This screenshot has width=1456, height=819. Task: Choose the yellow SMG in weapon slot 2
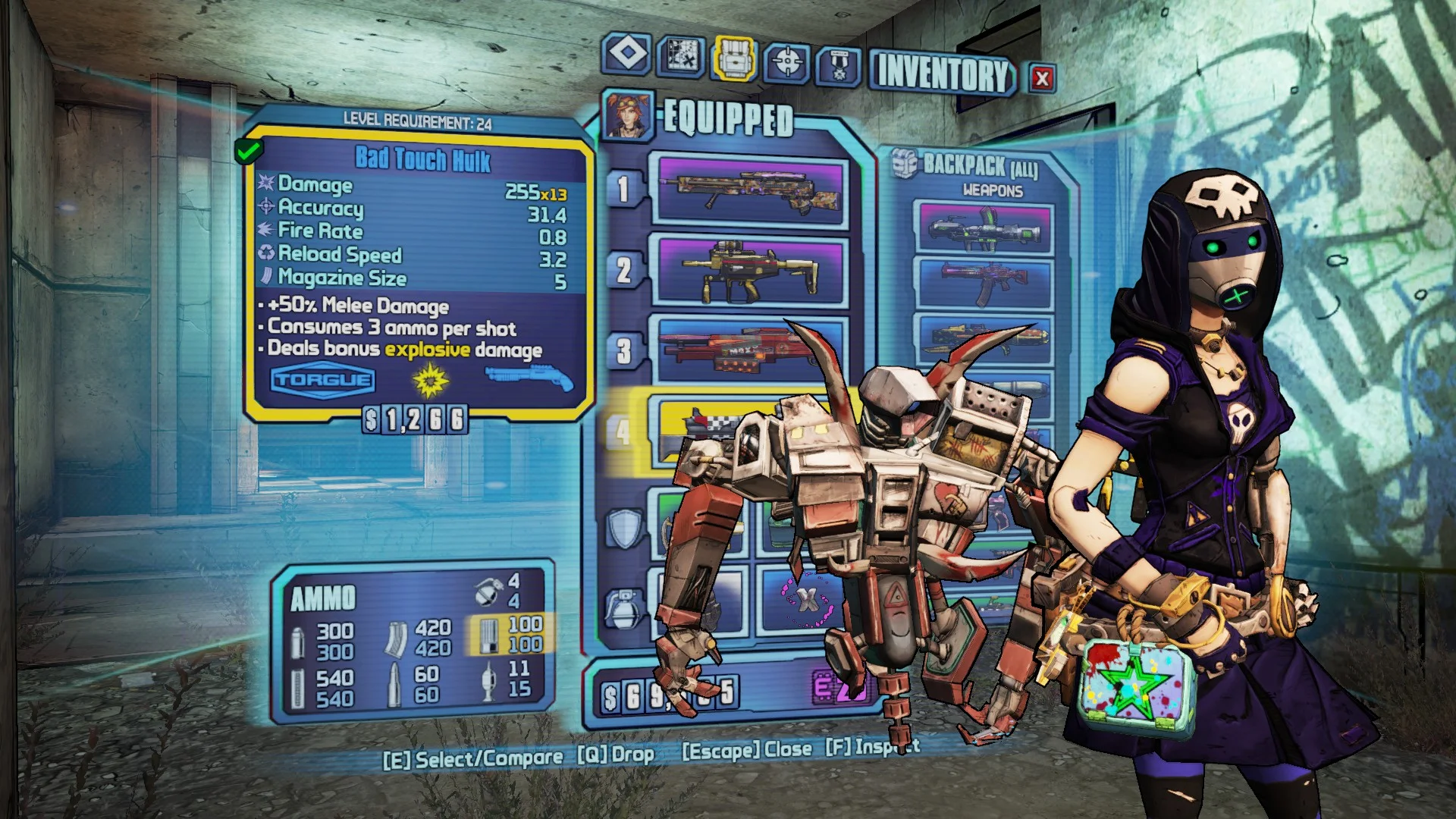click(749, 271)
